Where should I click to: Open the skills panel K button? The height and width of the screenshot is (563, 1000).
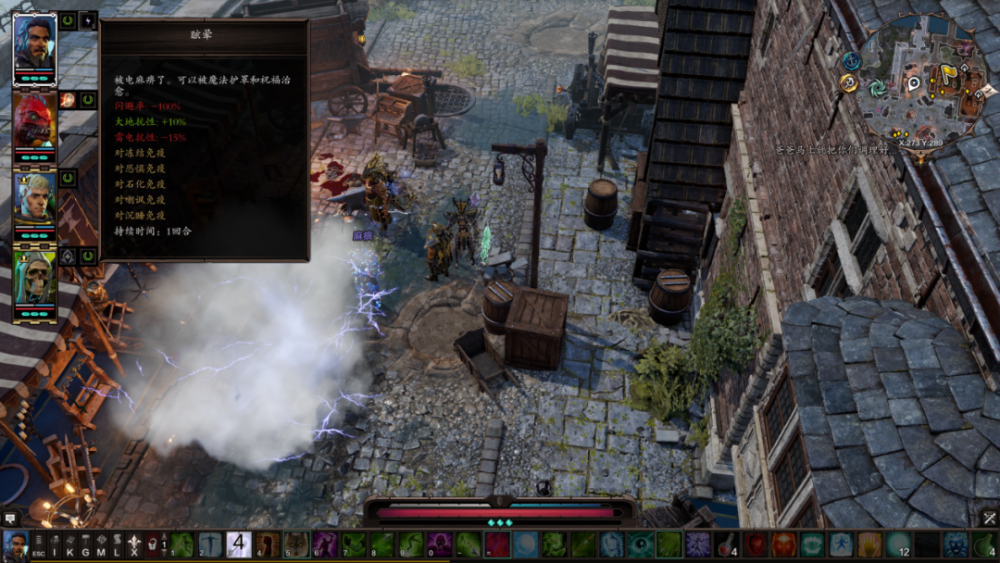point(71,546)
